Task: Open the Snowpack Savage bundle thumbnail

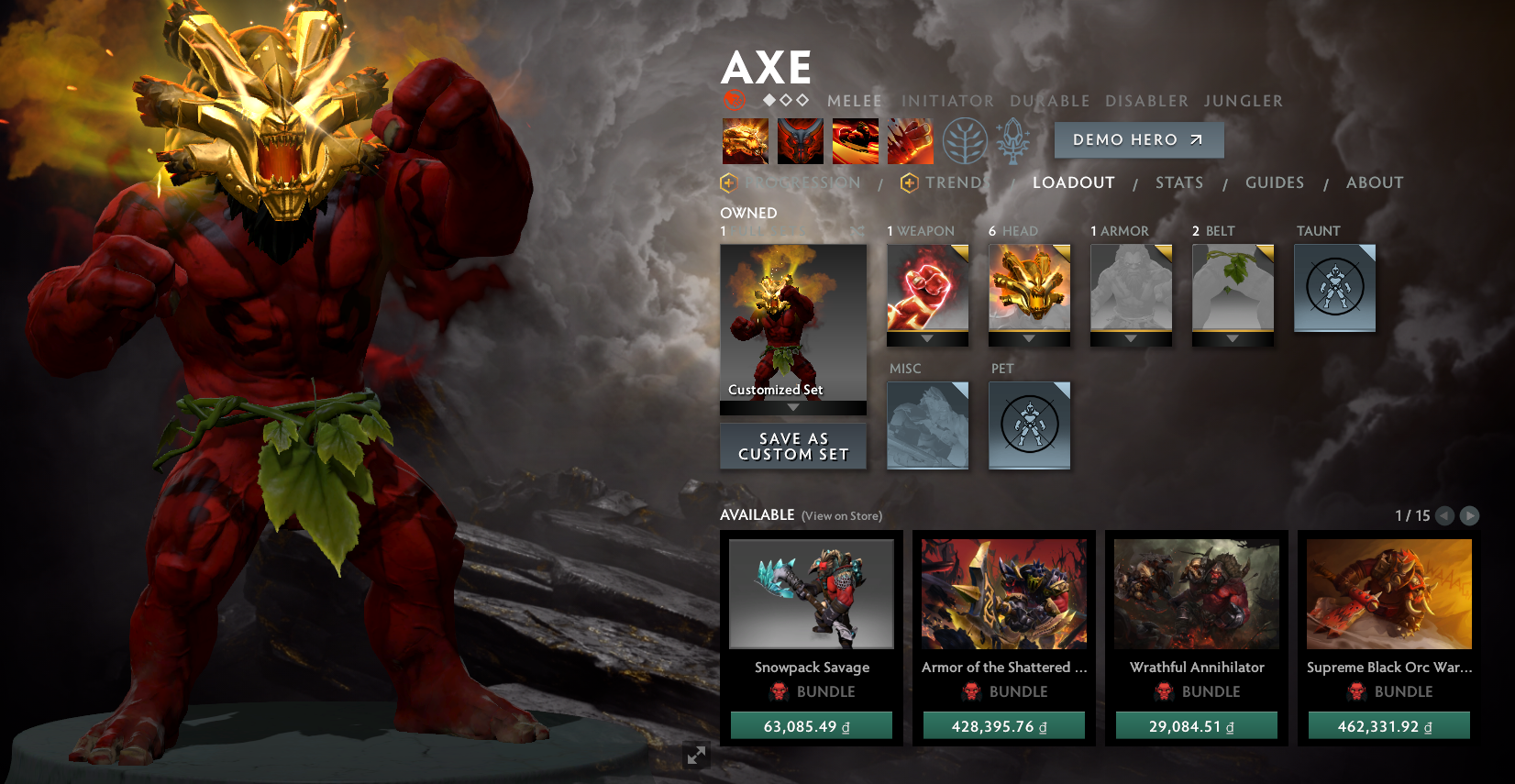Action: click(x=811, y=593)
